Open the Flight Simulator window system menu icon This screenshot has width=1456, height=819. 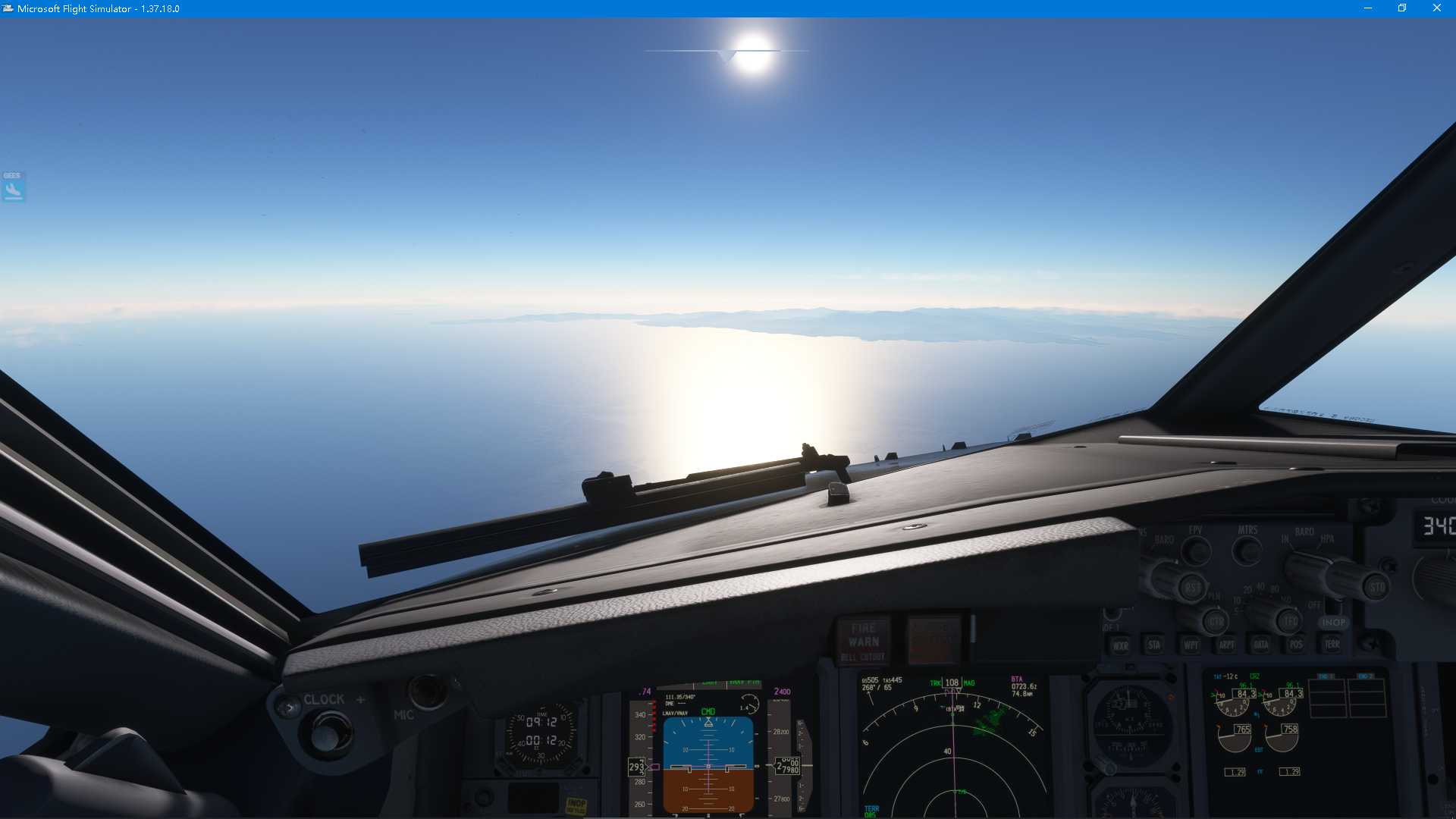tap(9, 8)
